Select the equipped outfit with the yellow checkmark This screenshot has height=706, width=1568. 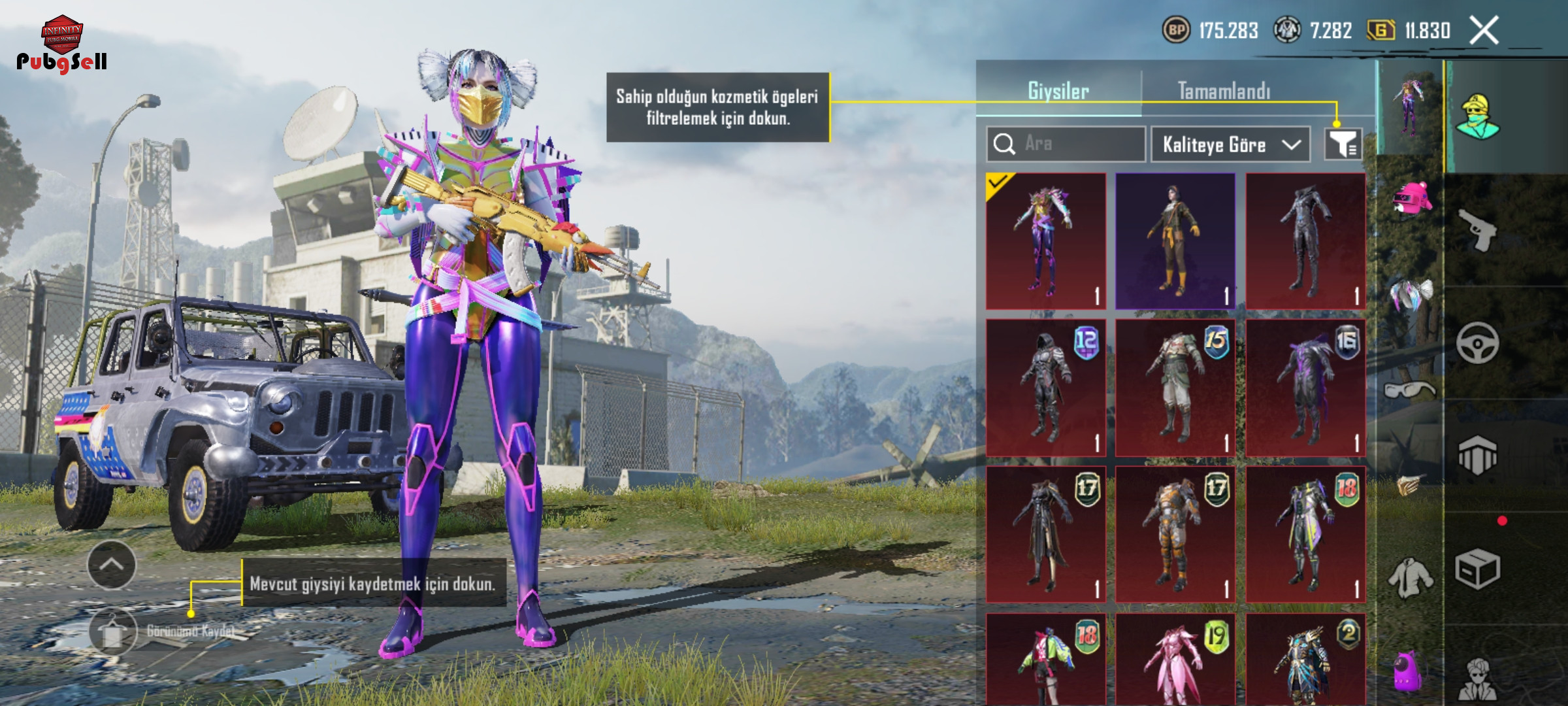[x=1045, y=241]
